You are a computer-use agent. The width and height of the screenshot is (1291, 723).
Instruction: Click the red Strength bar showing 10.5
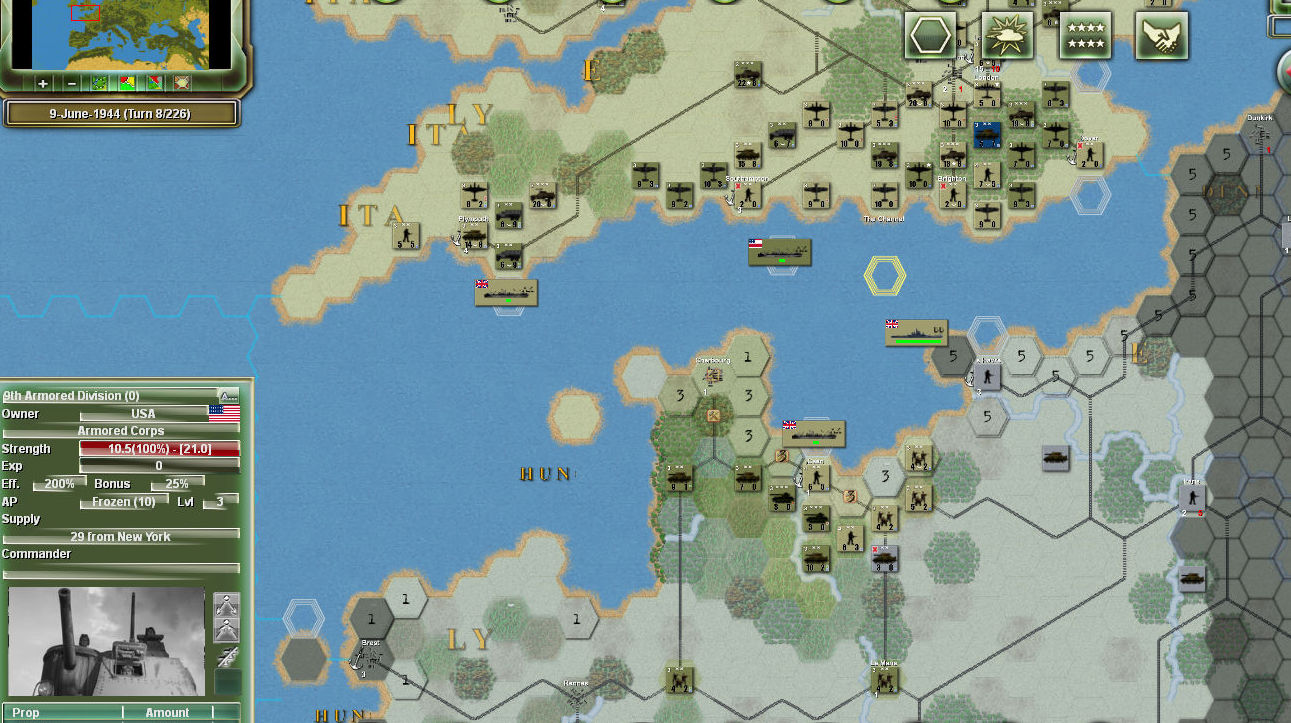pos(158,448)
